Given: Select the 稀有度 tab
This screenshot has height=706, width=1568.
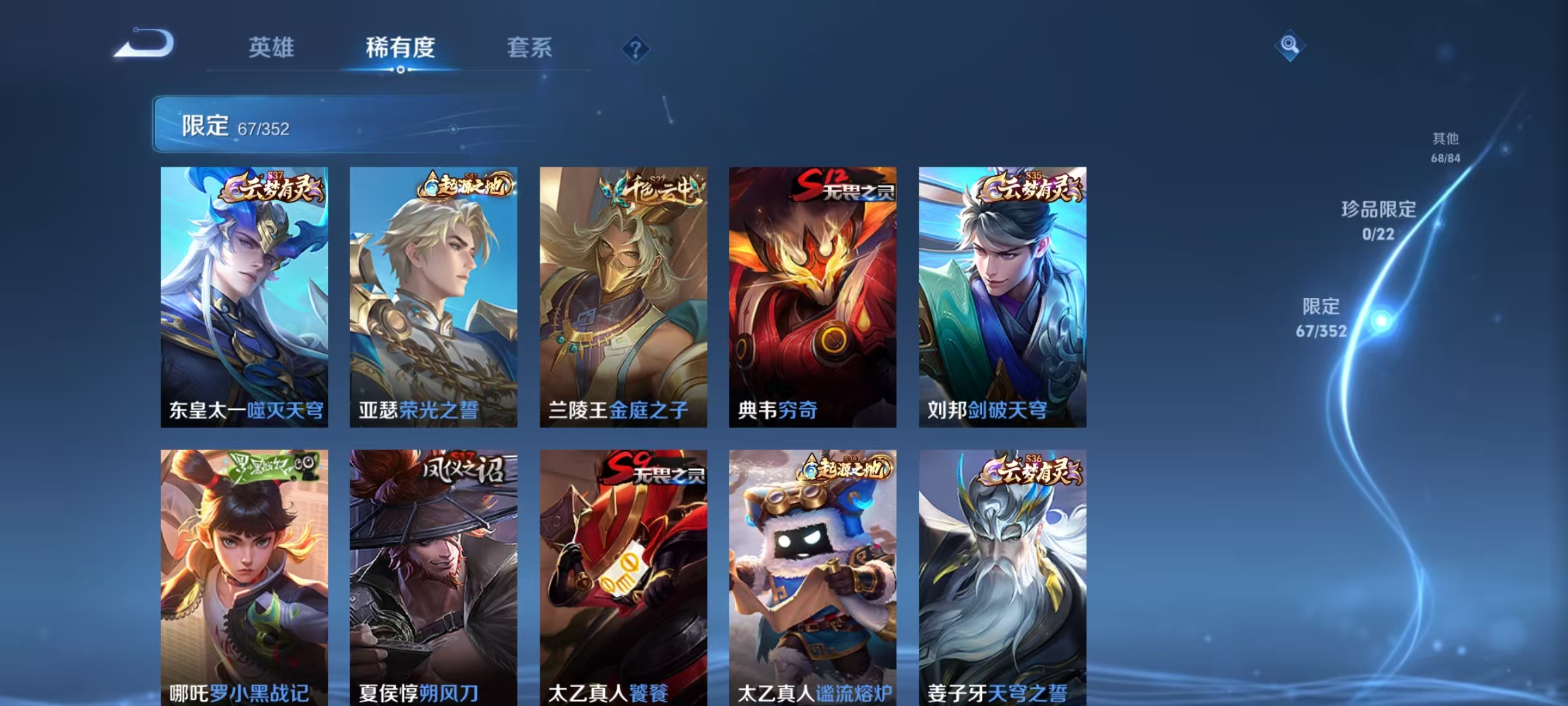Looking at the screenshot, I should [401, 47].
